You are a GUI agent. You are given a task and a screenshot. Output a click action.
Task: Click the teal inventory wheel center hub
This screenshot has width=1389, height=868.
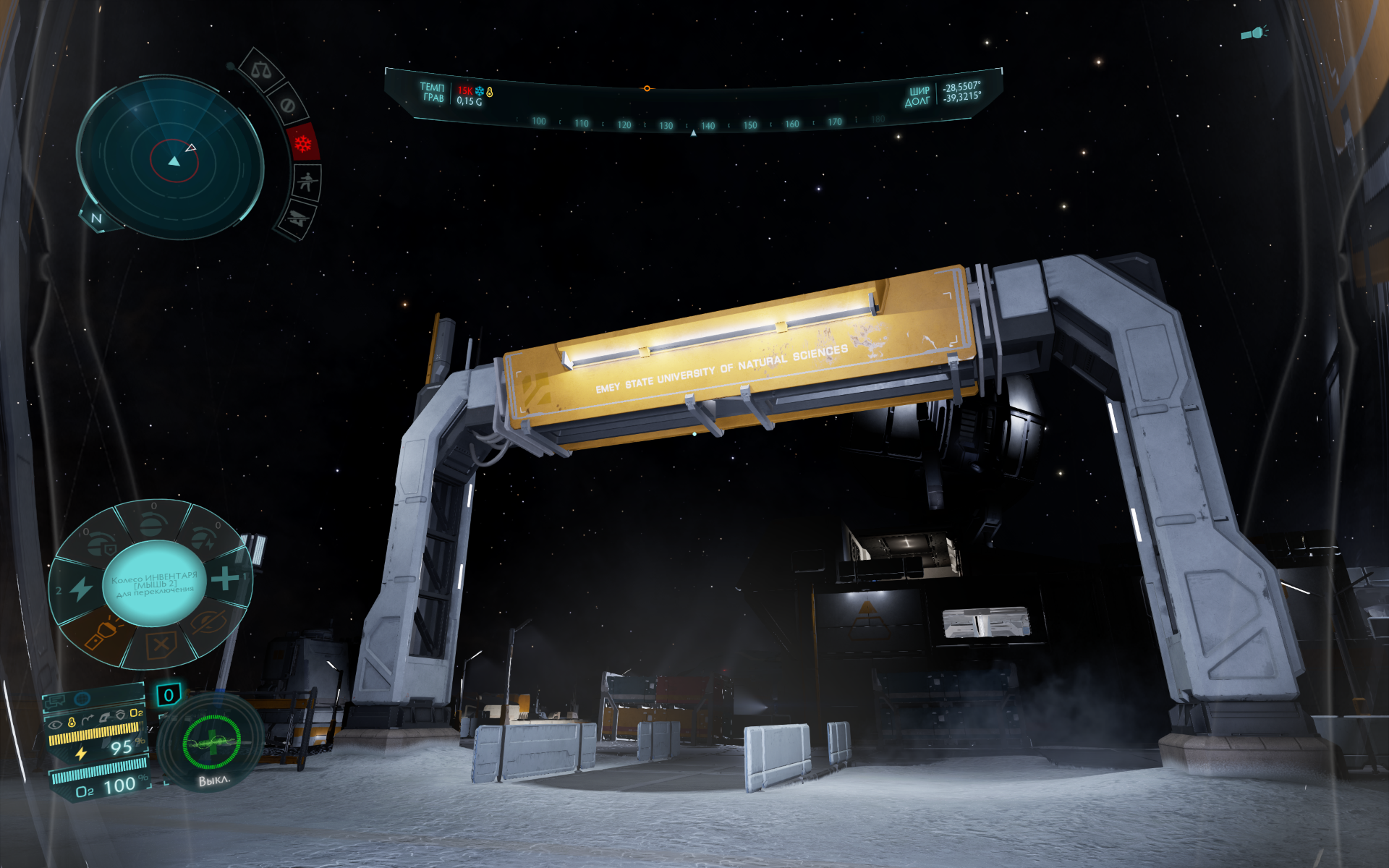pyautogui.click(x=153, y=583)
